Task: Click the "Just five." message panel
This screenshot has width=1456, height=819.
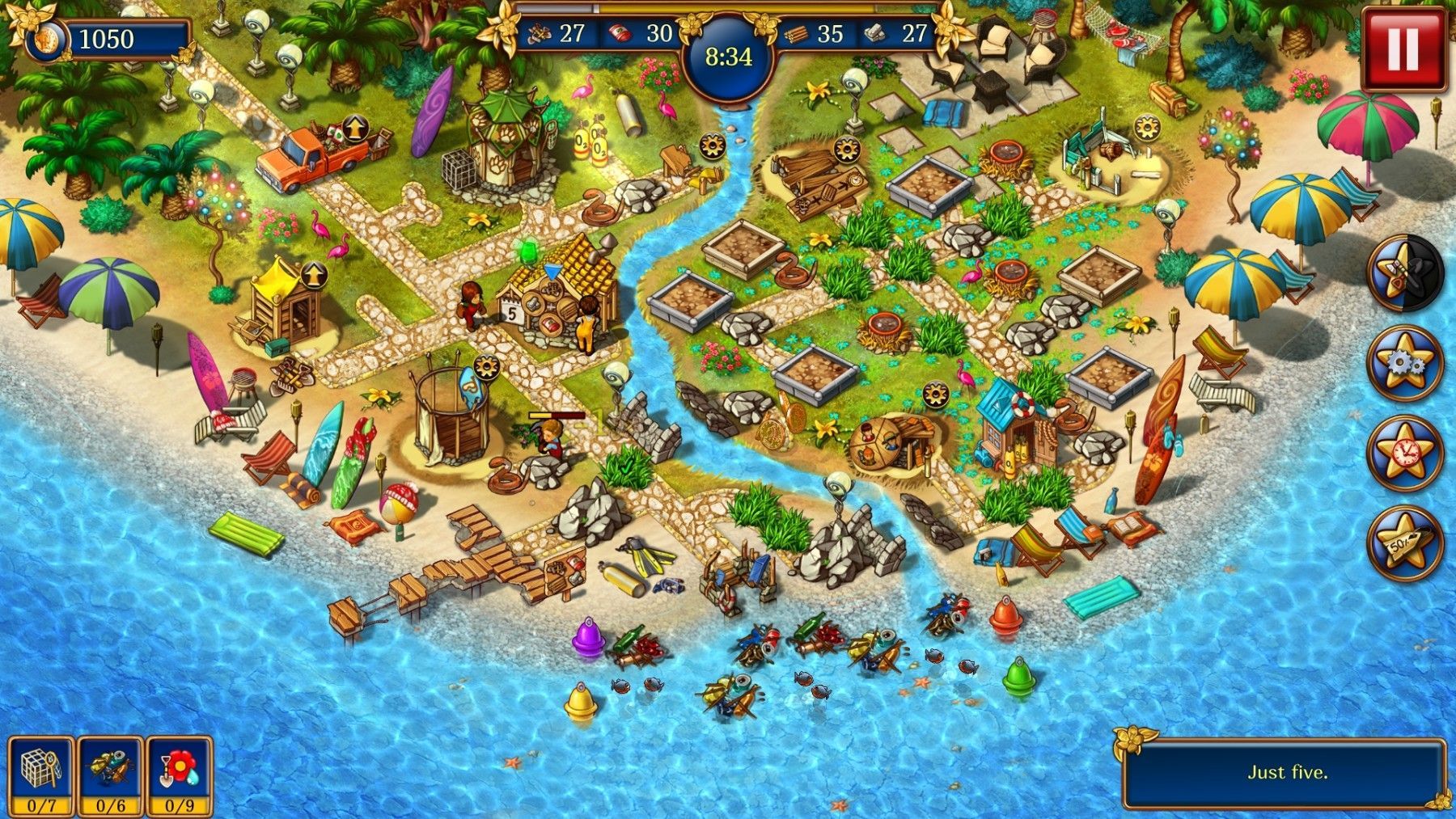Action: [x=1286, y=772]
